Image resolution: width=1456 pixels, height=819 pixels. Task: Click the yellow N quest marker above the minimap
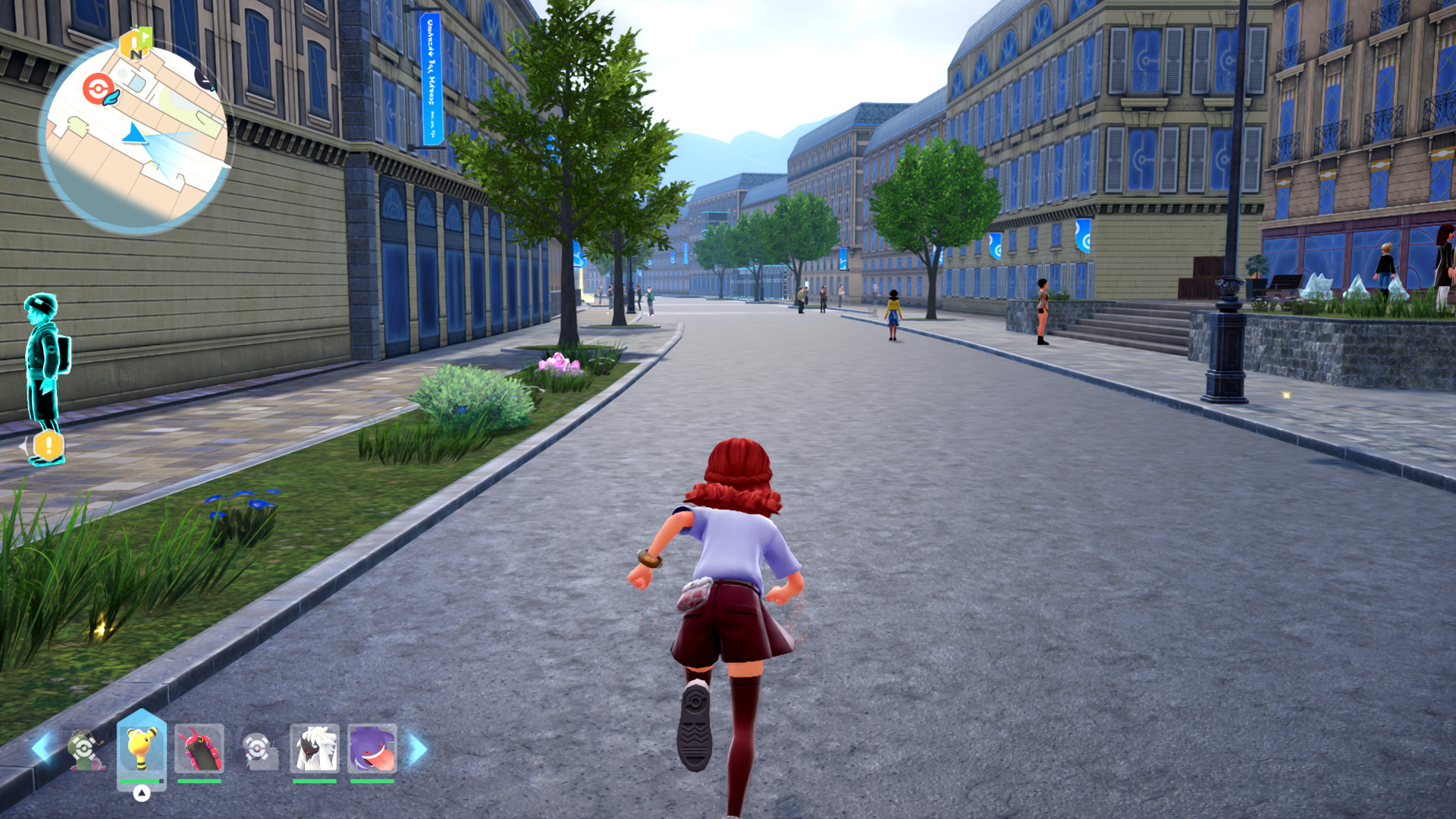pos(136,44)
